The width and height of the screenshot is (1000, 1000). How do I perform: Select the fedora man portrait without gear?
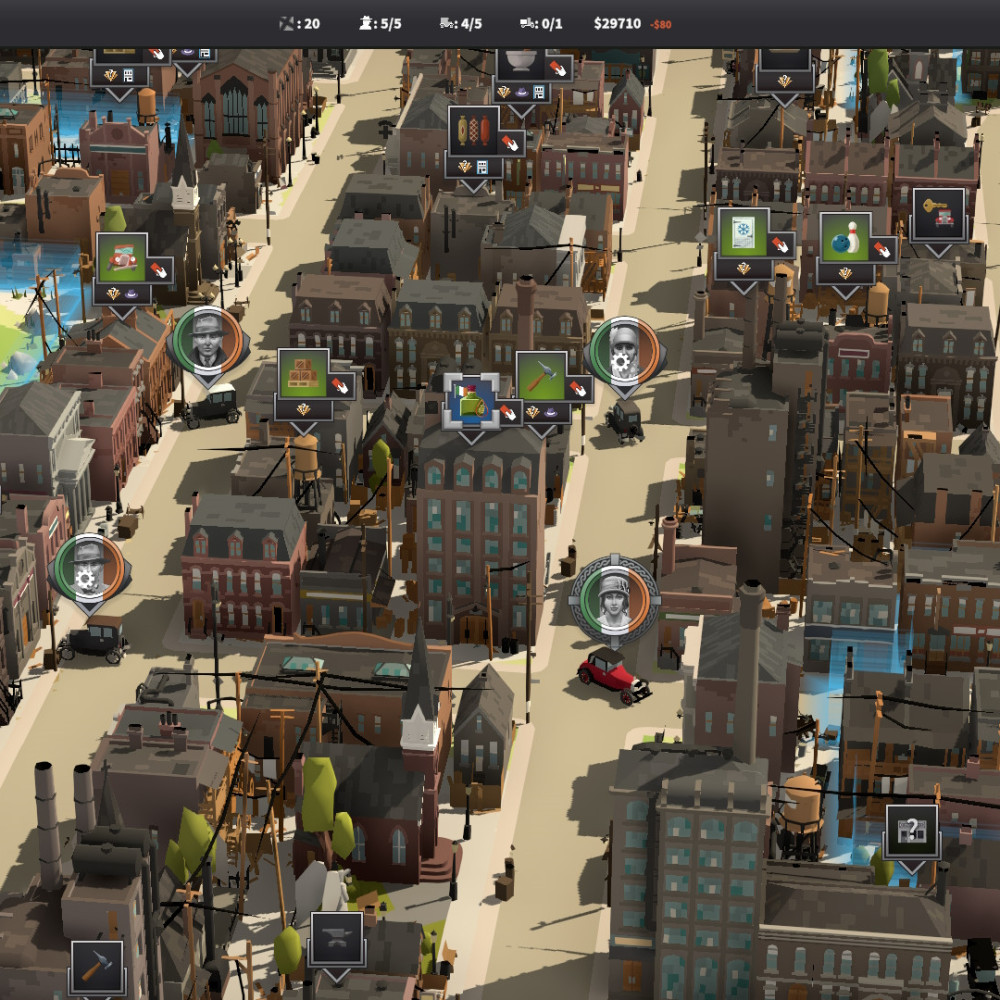click(x=205, y=341)
